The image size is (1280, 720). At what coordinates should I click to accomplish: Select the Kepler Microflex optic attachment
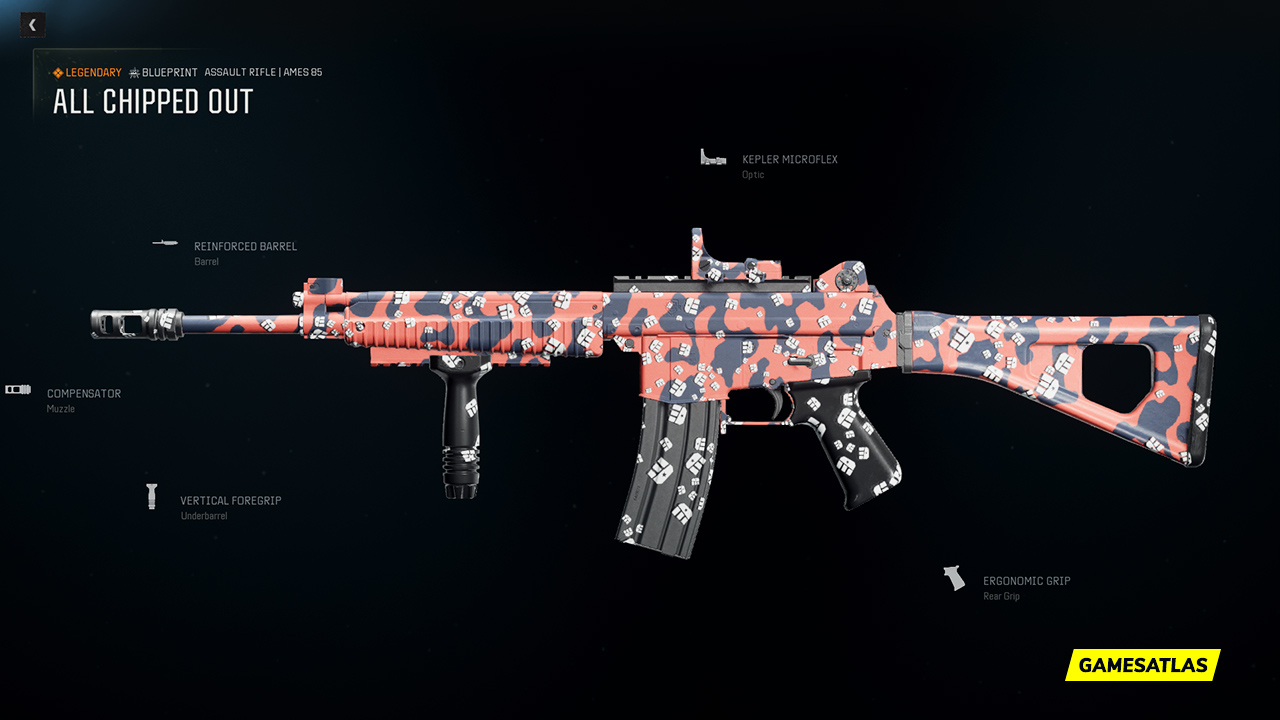(x=789, y=160)
